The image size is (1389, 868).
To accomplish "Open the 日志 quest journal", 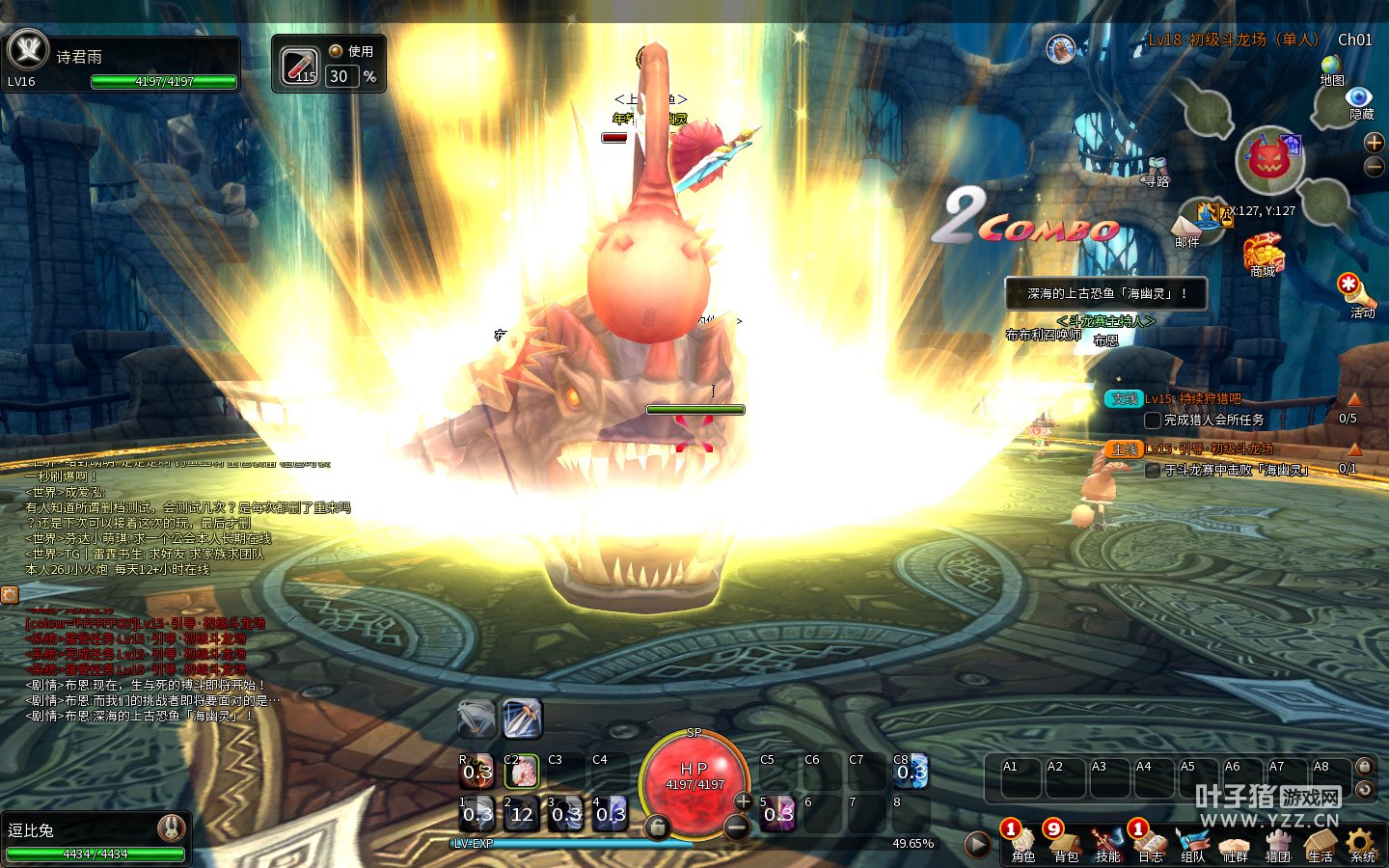I will coord(1150,843).
